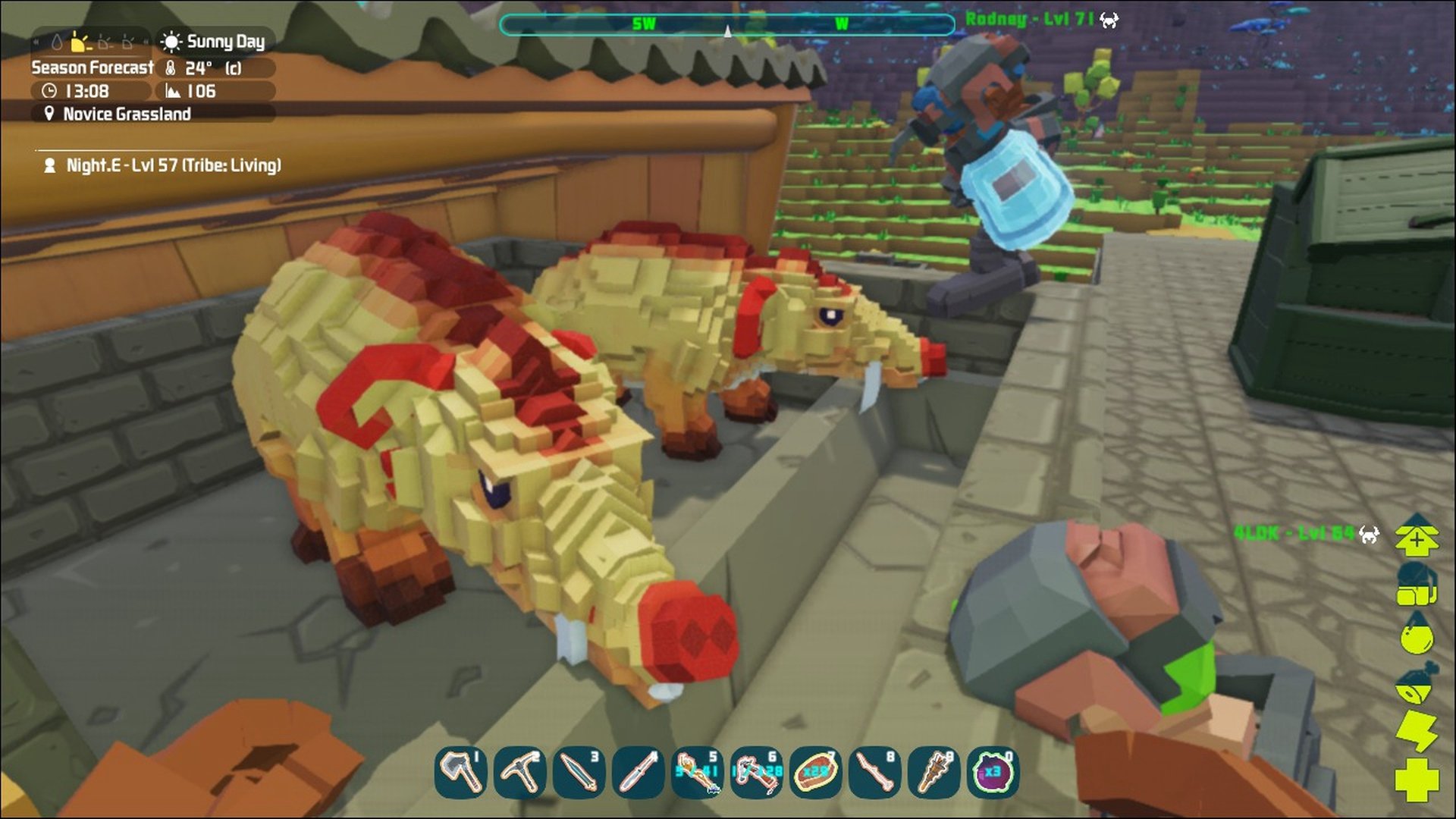Image resolution: width=1456 pixels, height=819 pixels.
Task: Select the knife in hotbar slot 4
Action: 639,772
